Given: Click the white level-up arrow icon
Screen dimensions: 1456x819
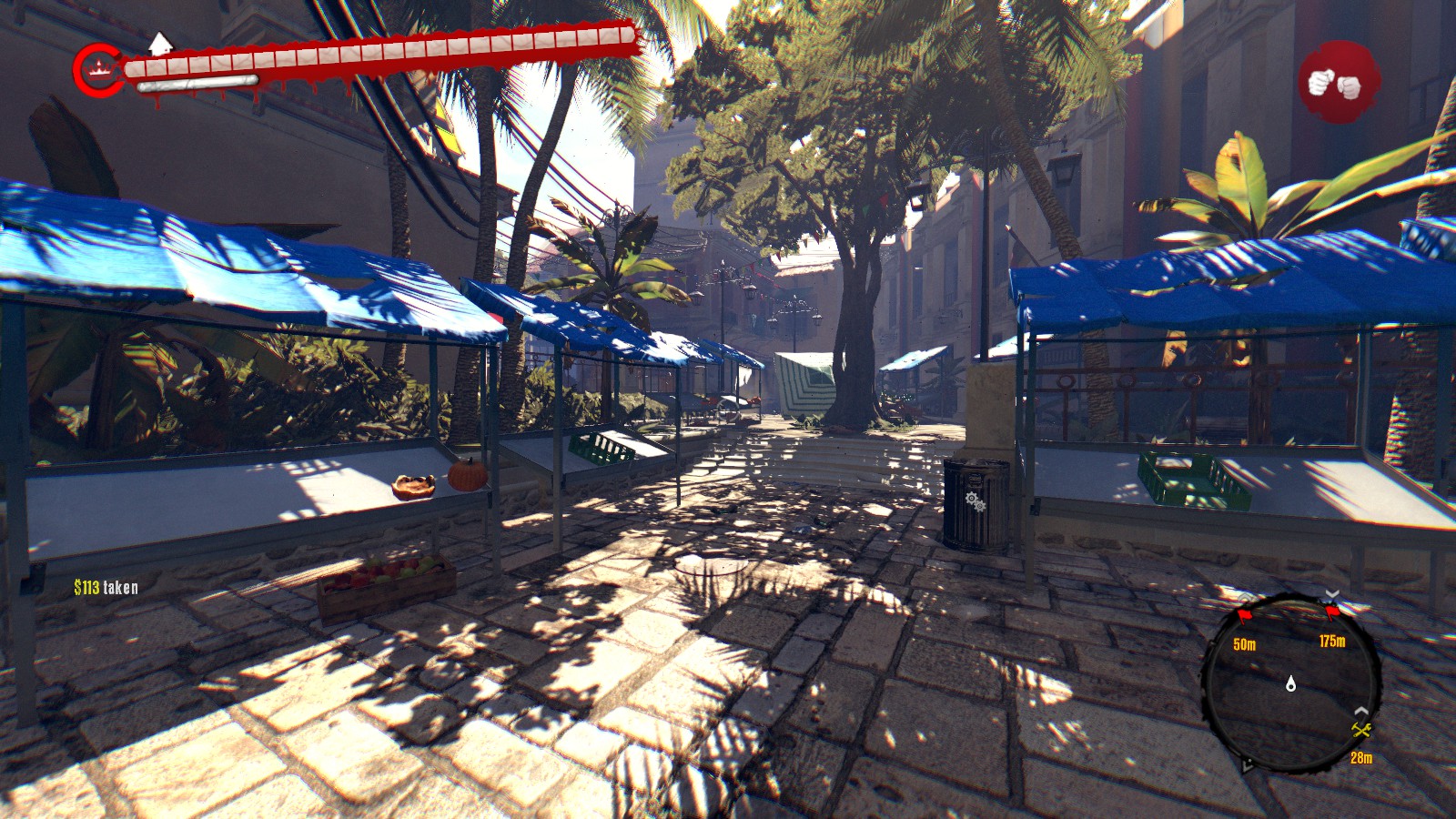Looking at the screenshot, I should [x=160, y=43].
